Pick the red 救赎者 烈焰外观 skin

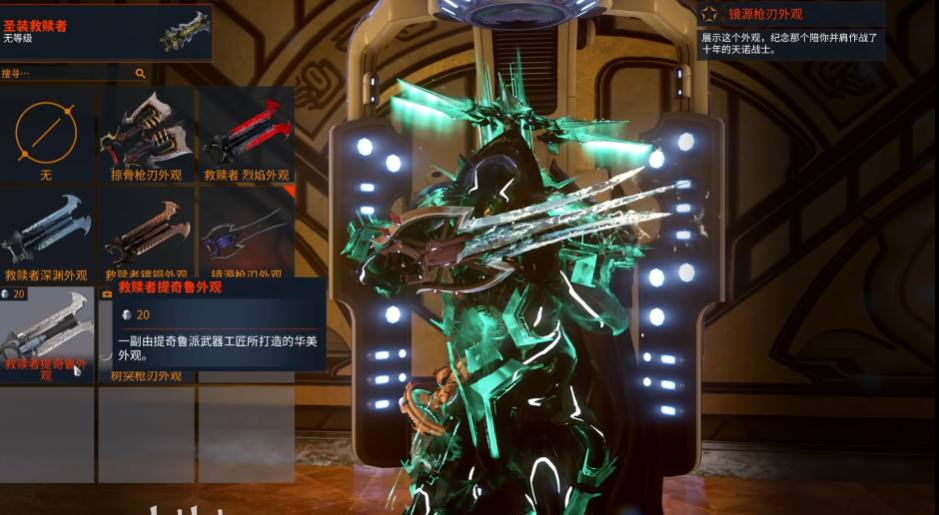[246, 136]
